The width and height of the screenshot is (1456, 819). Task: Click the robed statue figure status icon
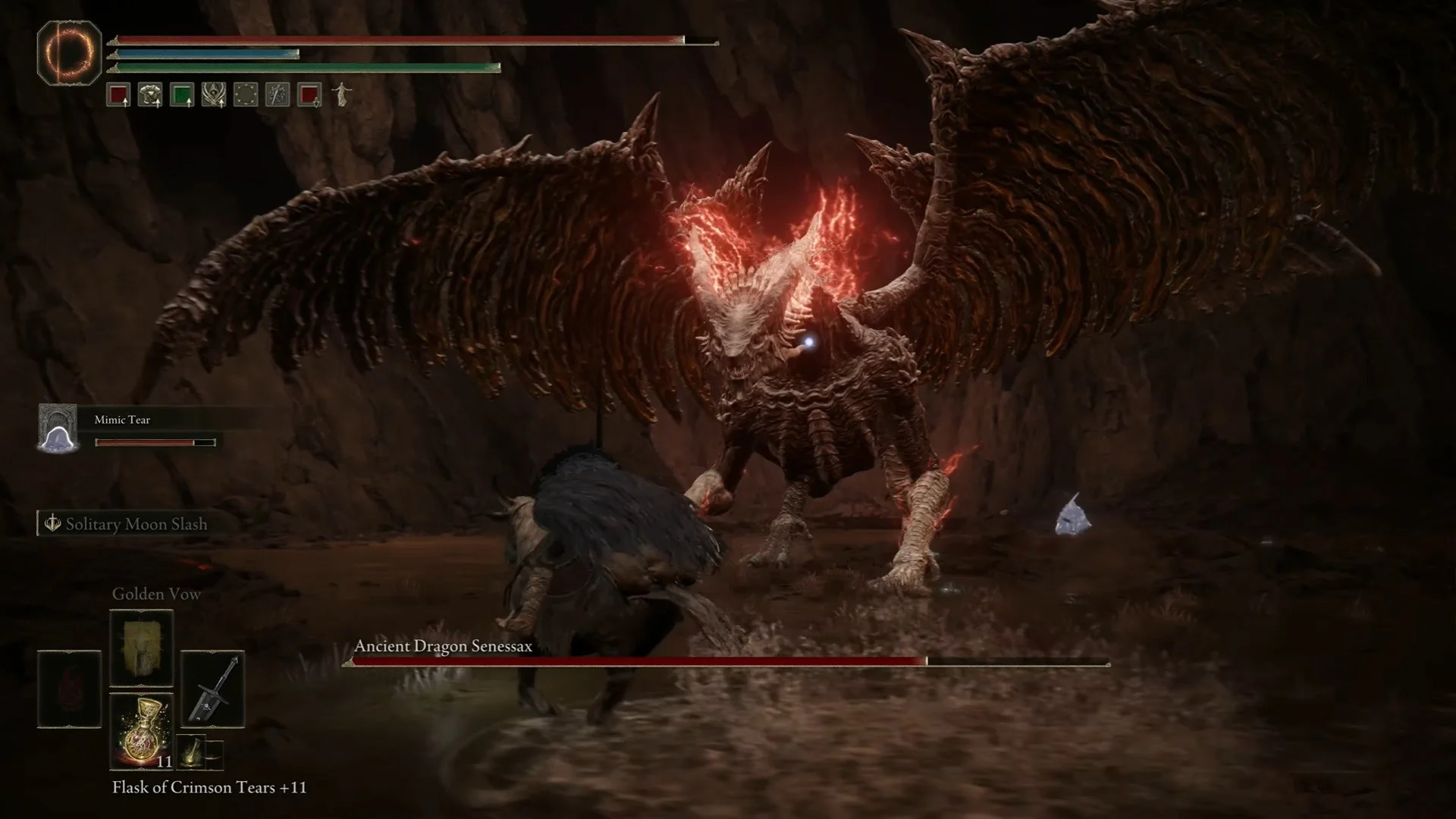(342, 95)
